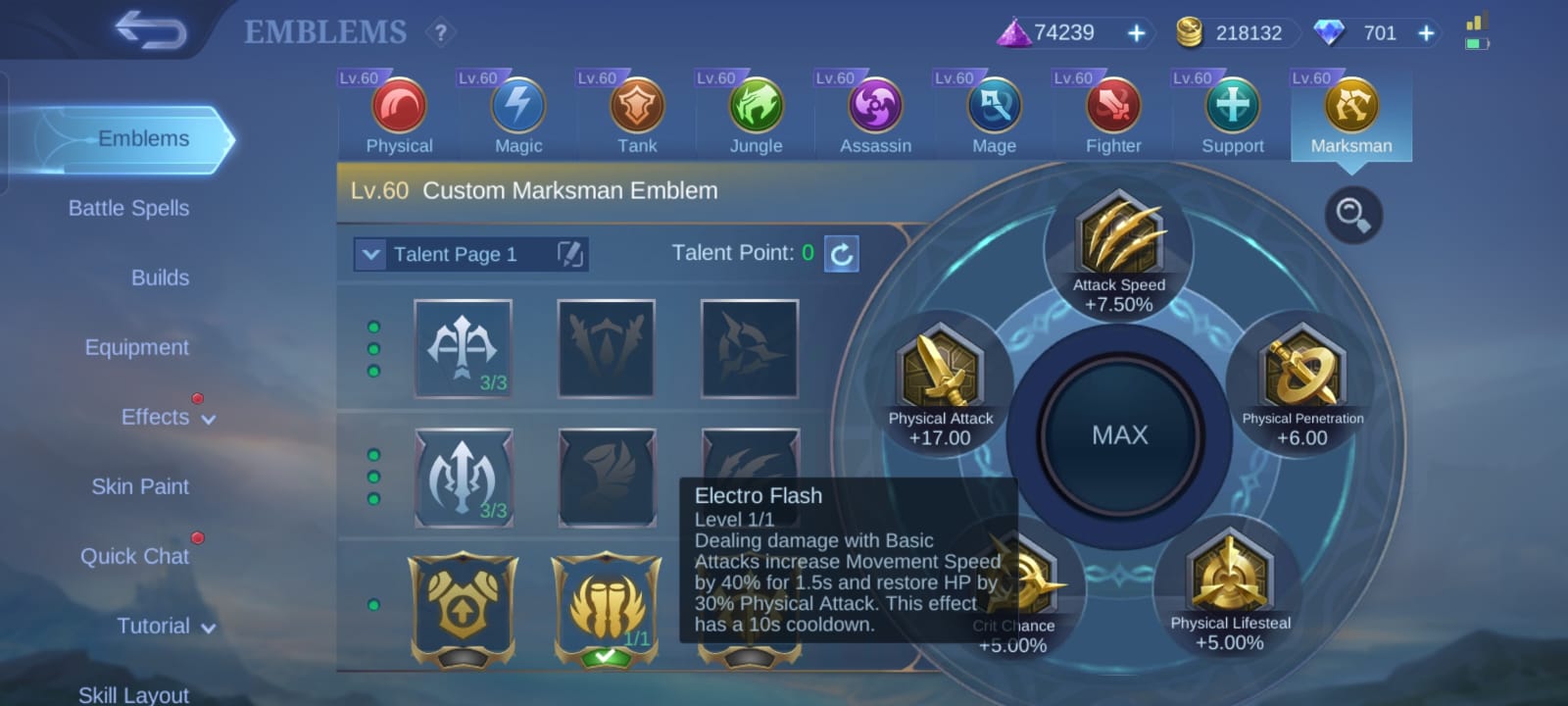
Task: Open the Skin Paint menu
Action: click(139, 486)
